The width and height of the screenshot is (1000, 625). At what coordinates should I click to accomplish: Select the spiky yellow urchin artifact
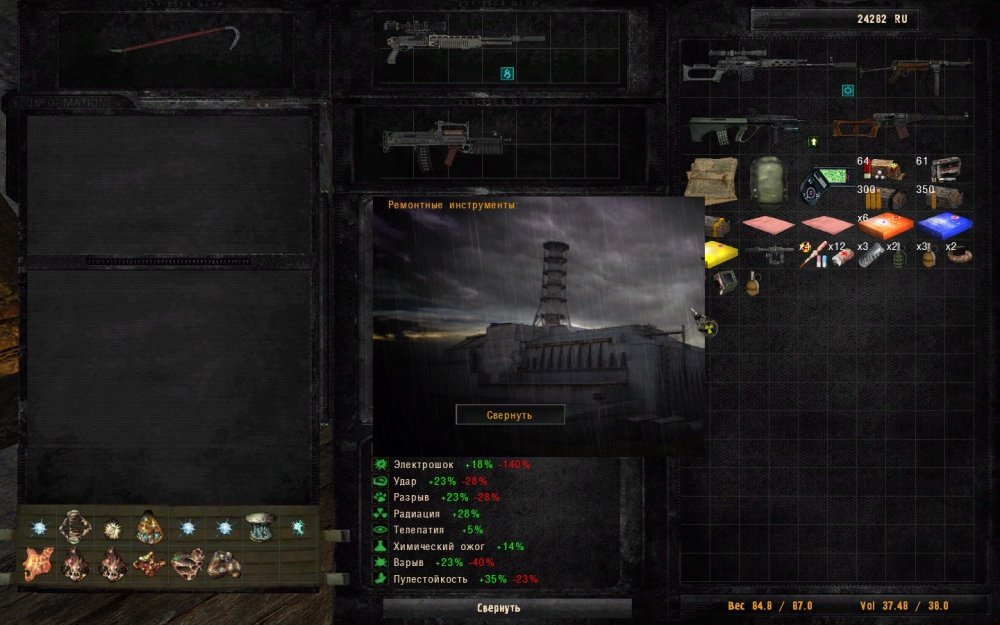point(112,527)
